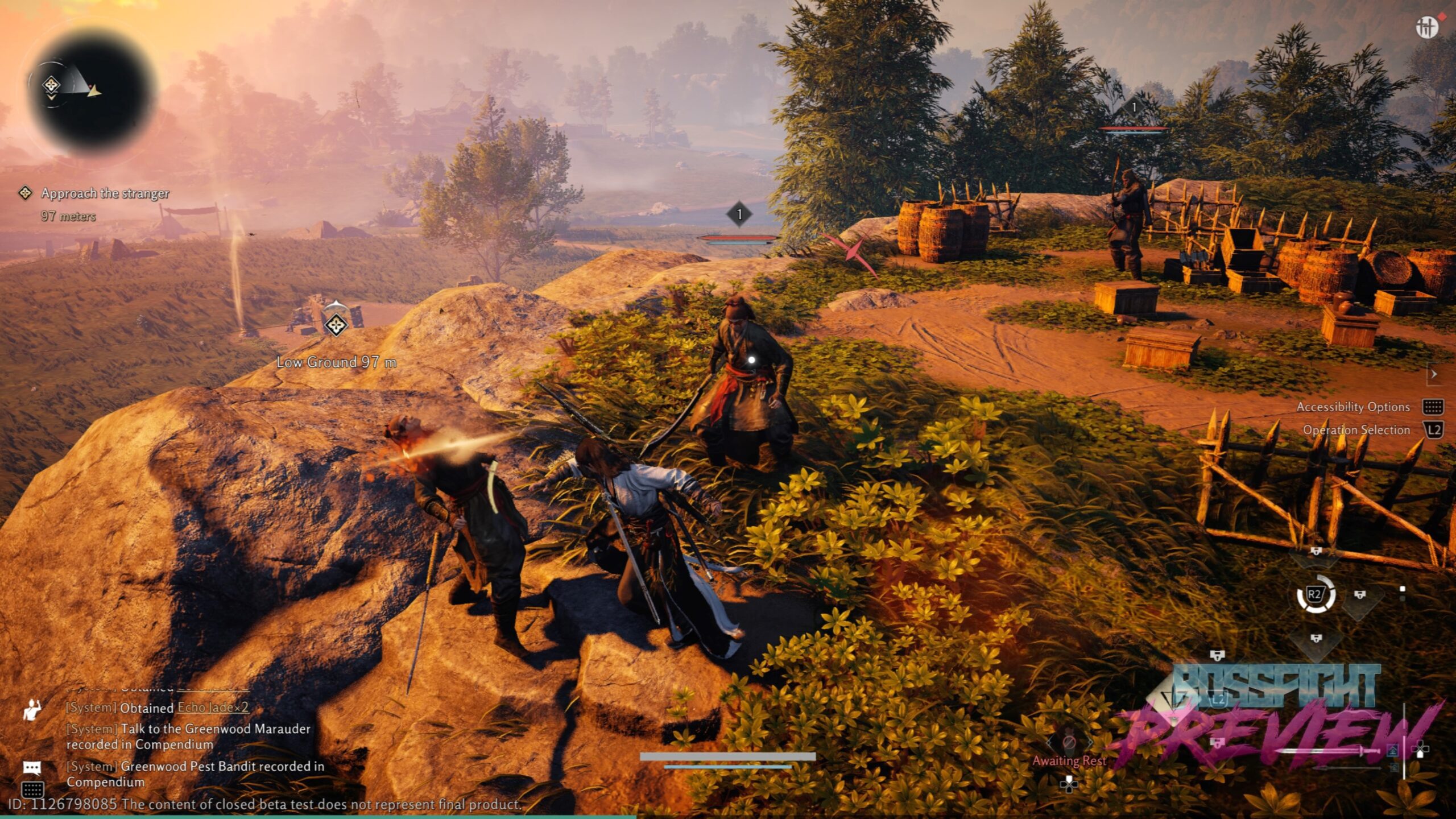
Task: Open the emote gesture icon
Action: coord(32,709)
